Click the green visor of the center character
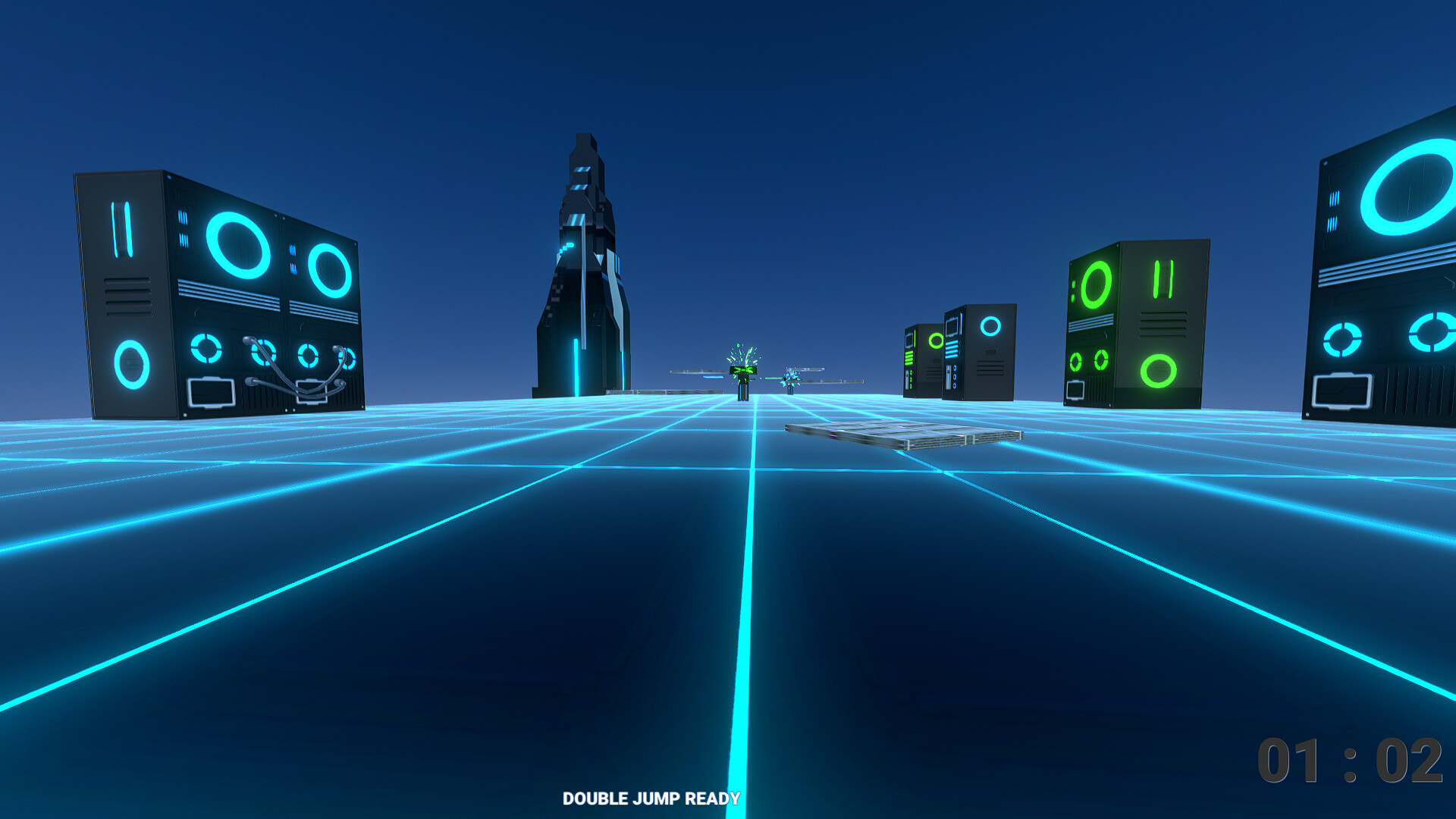Screen dimensions: 1456x819 (x=743, y=371)
